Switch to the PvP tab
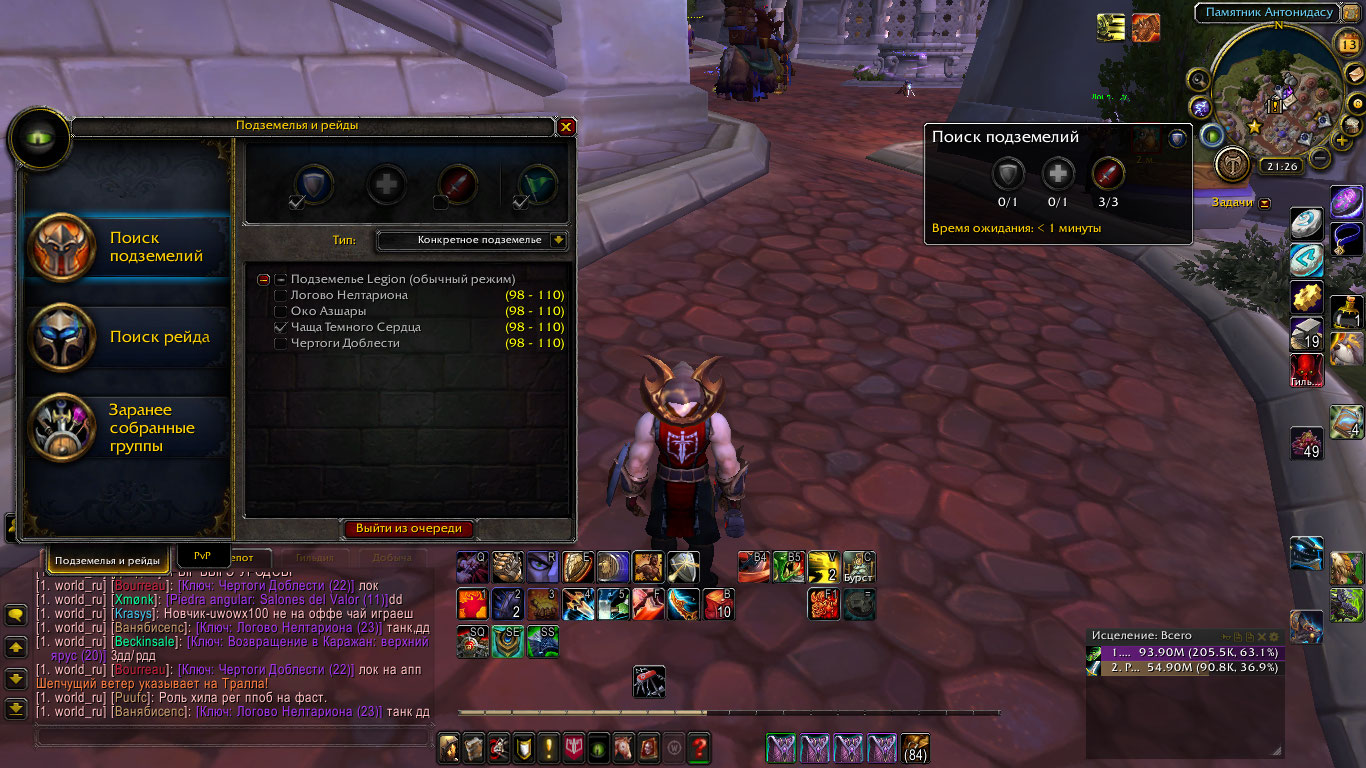This screenshot has width=1366, height=768. click(203, 555)
